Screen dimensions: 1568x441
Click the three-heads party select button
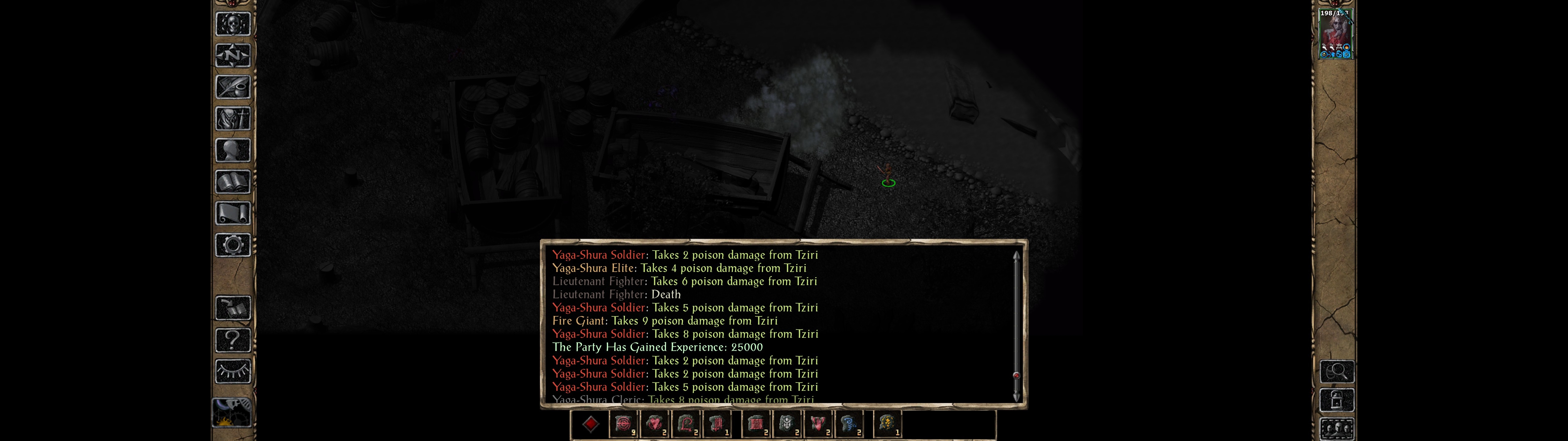pos(1337,429)
